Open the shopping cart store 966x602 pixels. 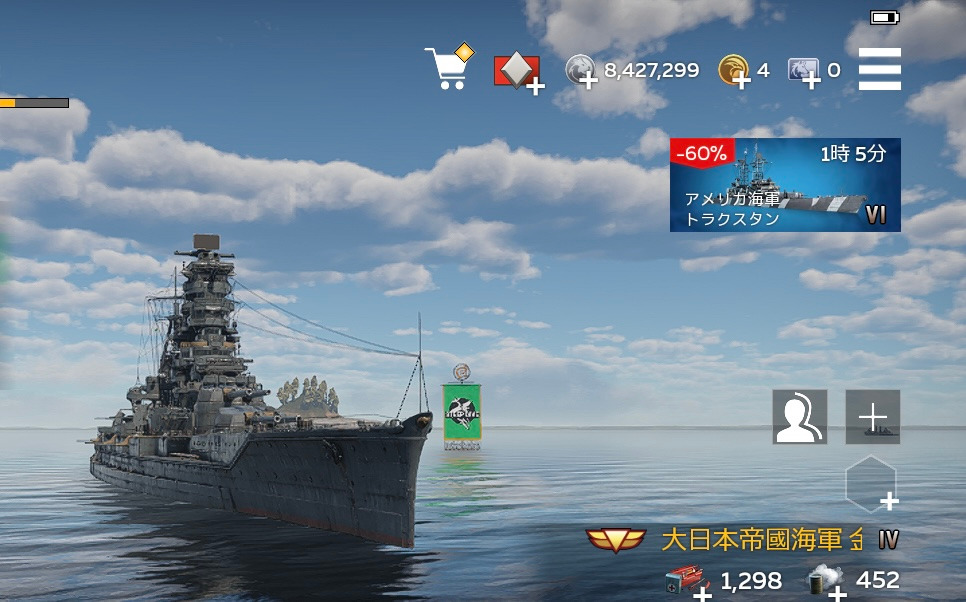click(x=447, y=68)
